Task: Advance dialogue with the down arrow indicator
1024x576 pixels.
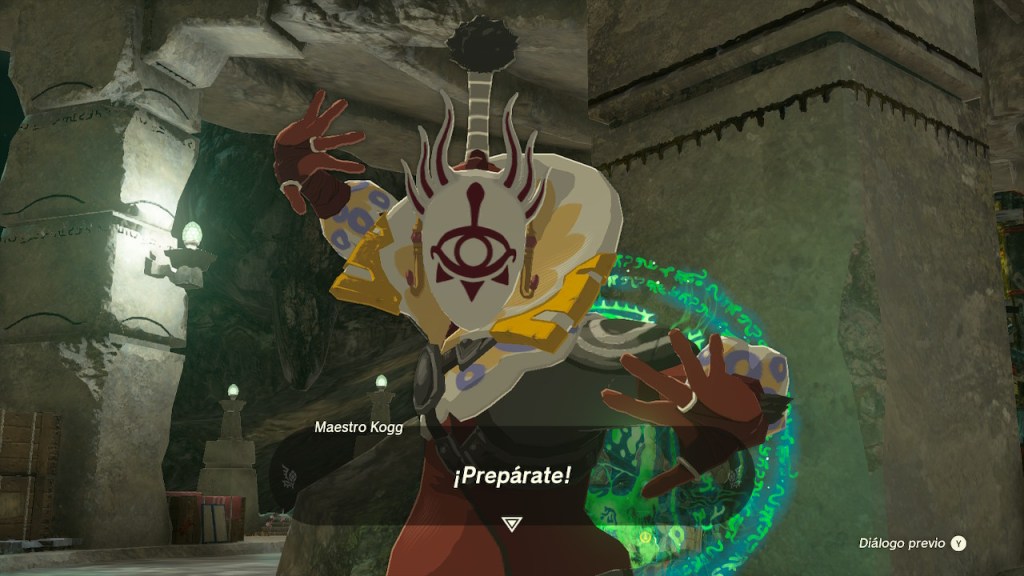Action: [511, 522]
